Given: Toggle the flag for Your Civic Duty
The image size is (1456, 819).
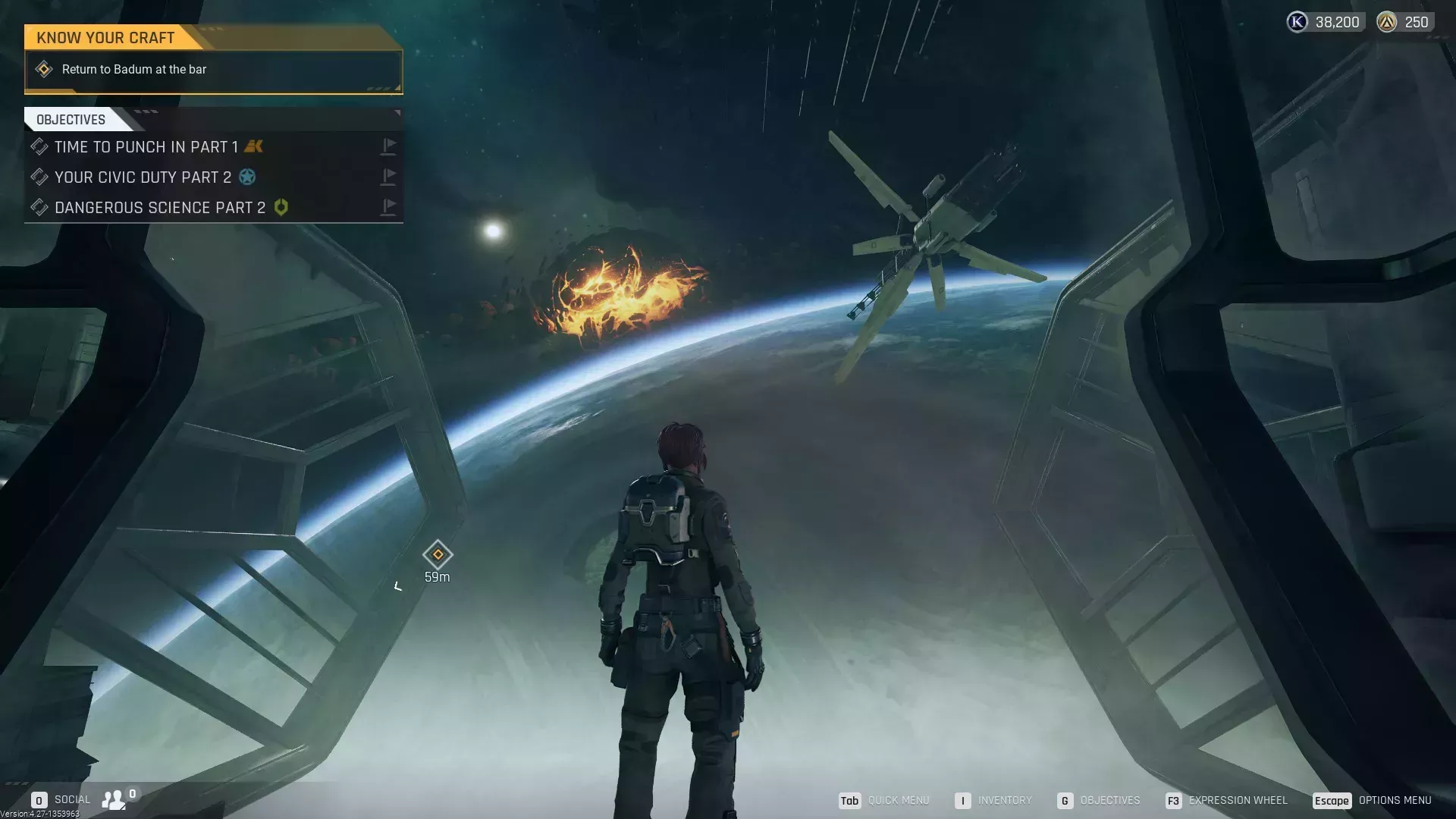Looking at the screenshot, I should (388, 177).
